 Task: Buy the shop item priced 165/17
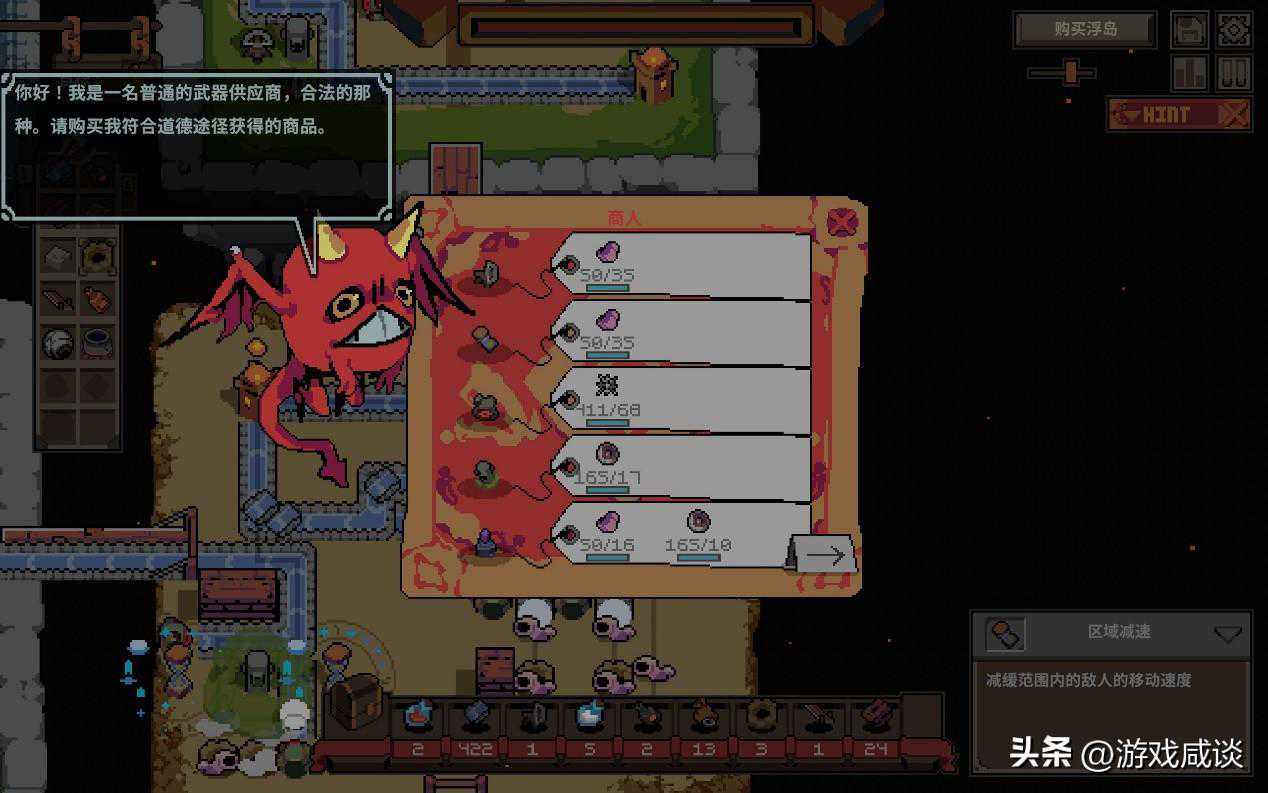click(680, 468)
